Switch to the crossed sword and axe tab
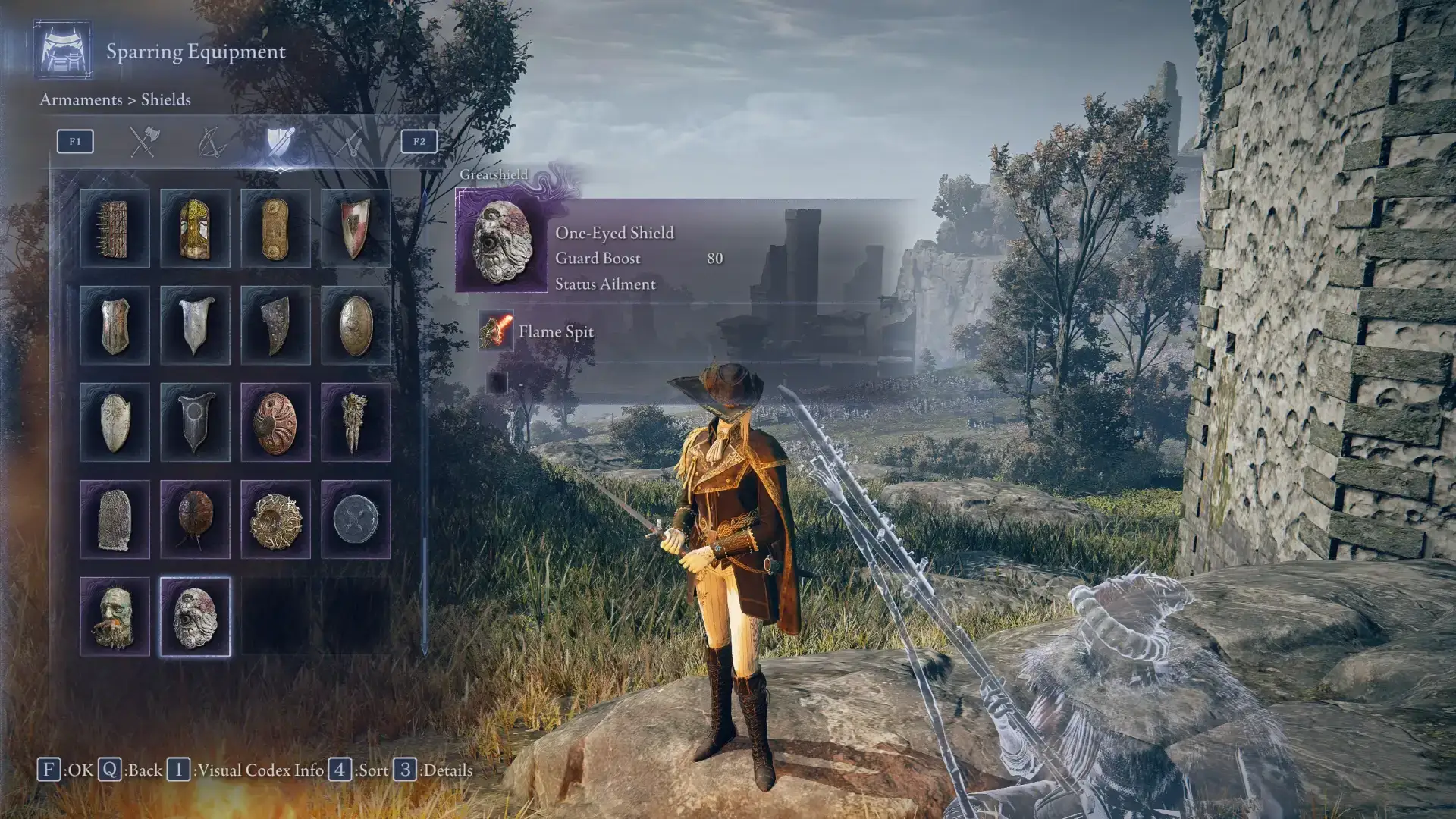Image resolution: width=1456 pixels, height=819 pixels. point(143,142)
